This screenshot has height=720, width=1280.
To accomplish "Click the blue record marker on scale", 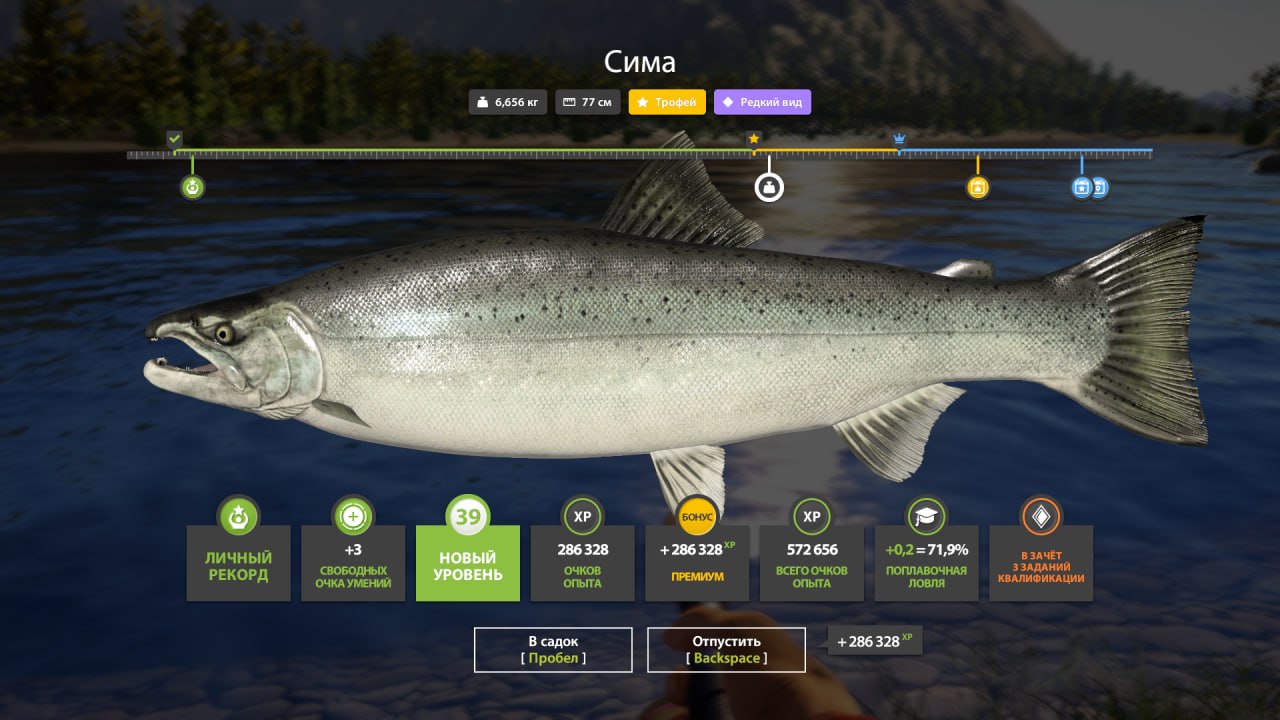I will [x=1082, y=187].
